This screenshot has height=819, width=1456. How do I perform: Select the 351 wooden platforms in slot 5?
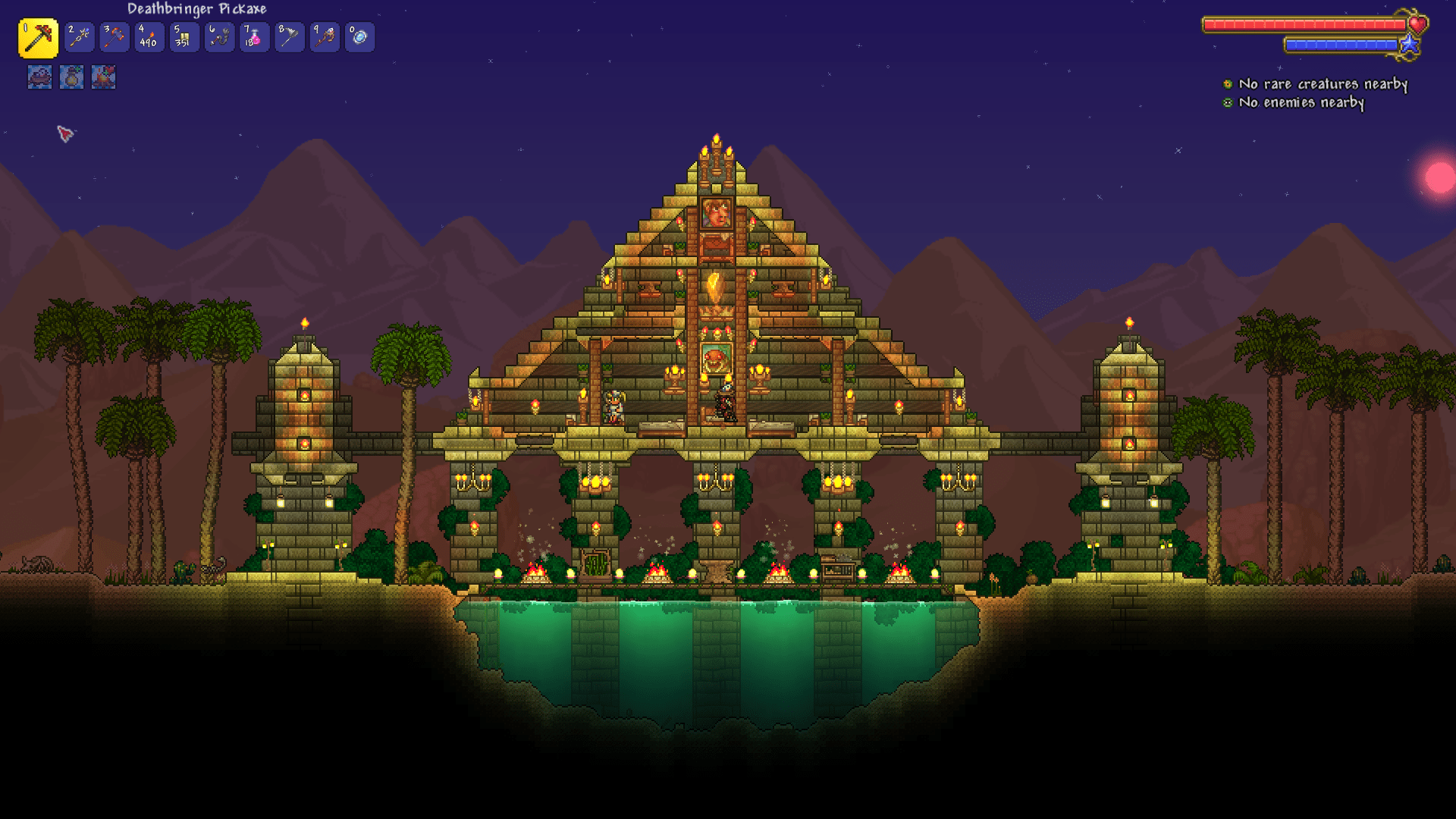point(184,36)
